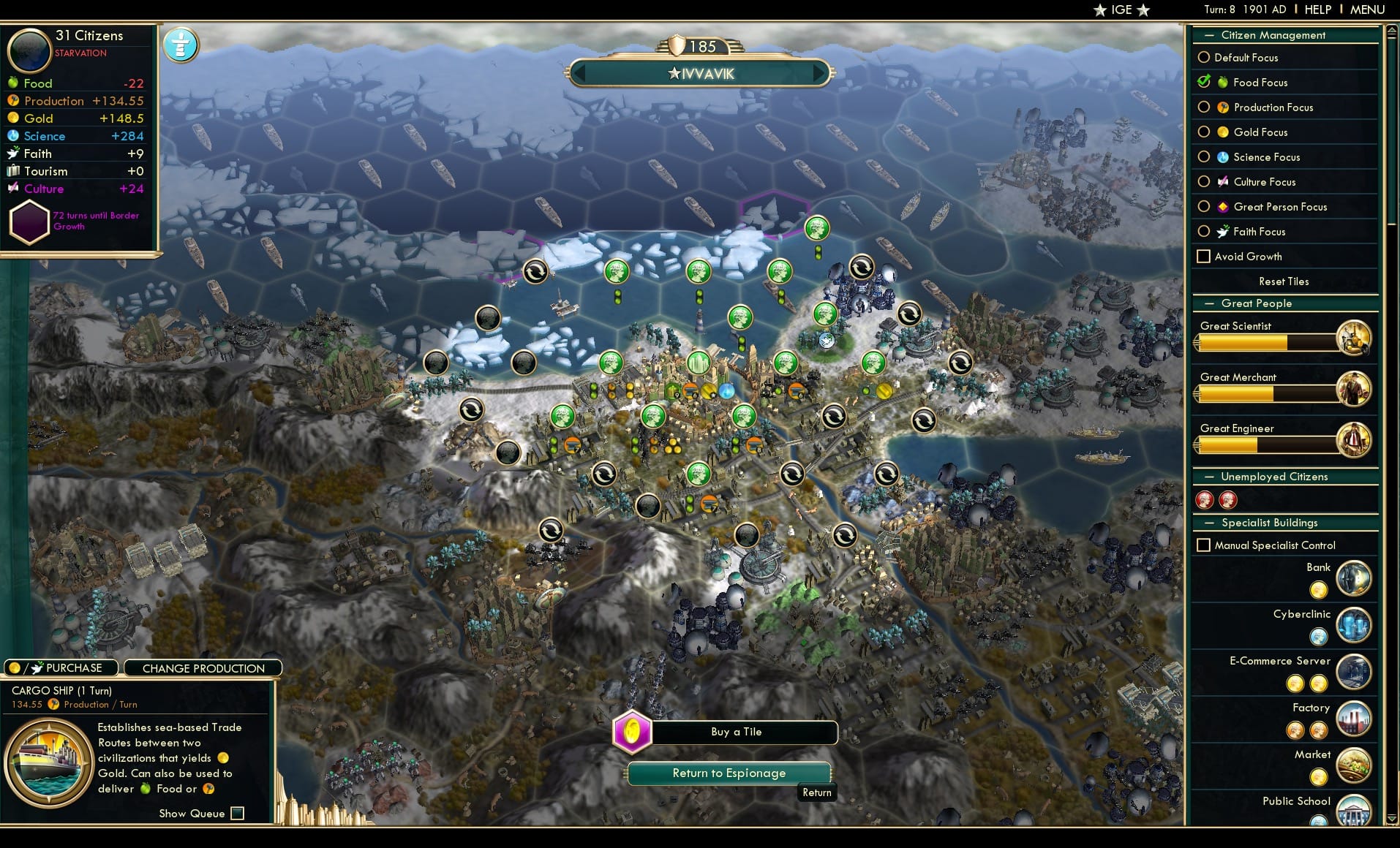Click the Return to Espionage button
Image resolution: width=1400 pixels, height=848 pixels.
(x=729, y=773)
